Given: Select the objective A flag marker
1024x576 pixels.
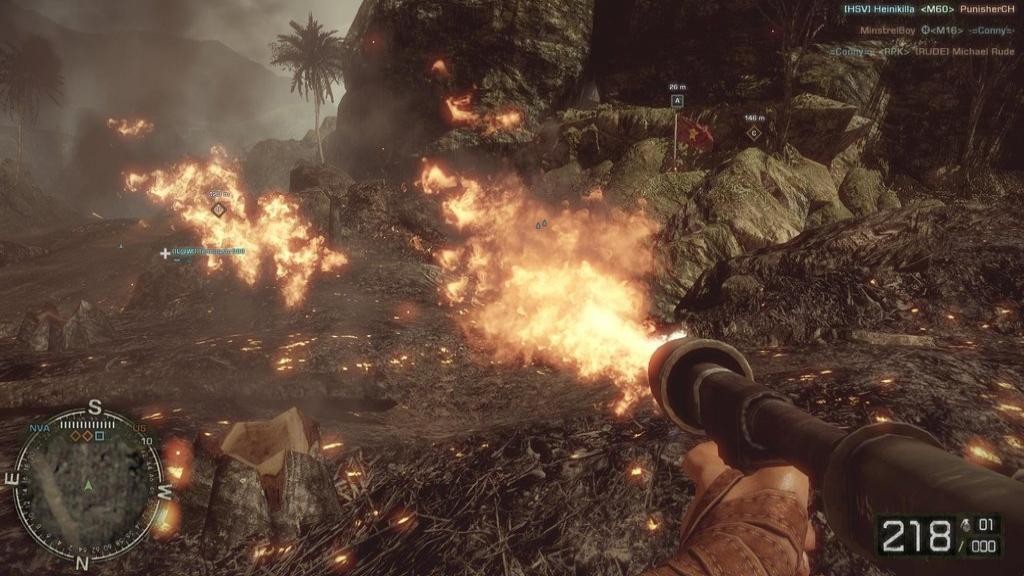Looking at the screenshot, I should pyautogui.click(x=677, y=101).
